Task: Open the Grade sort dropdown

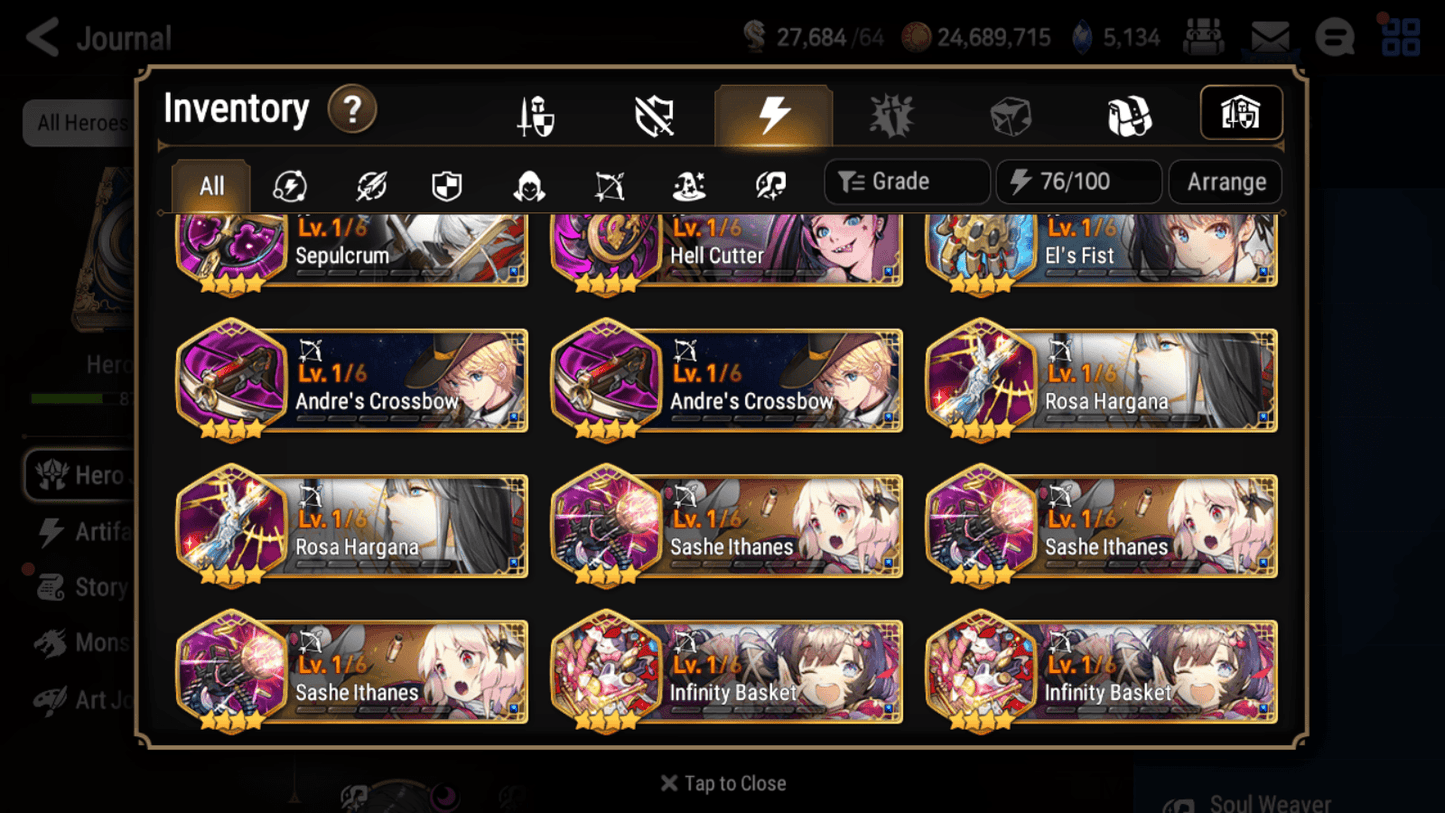Action: (x=906, y=181)
